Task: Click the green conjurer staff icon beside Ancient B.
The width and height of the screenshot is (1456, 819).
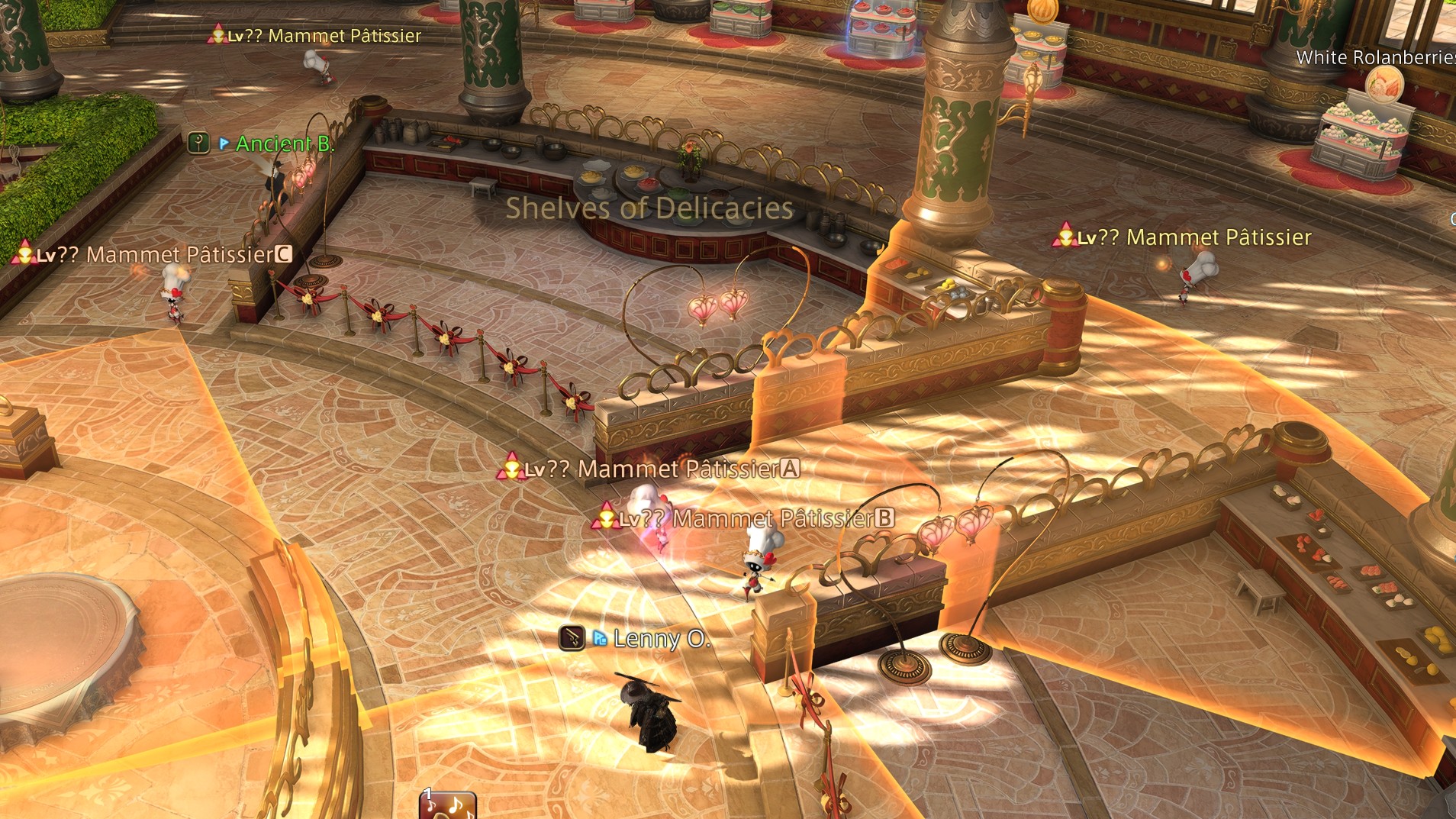Action: (198, 143)
